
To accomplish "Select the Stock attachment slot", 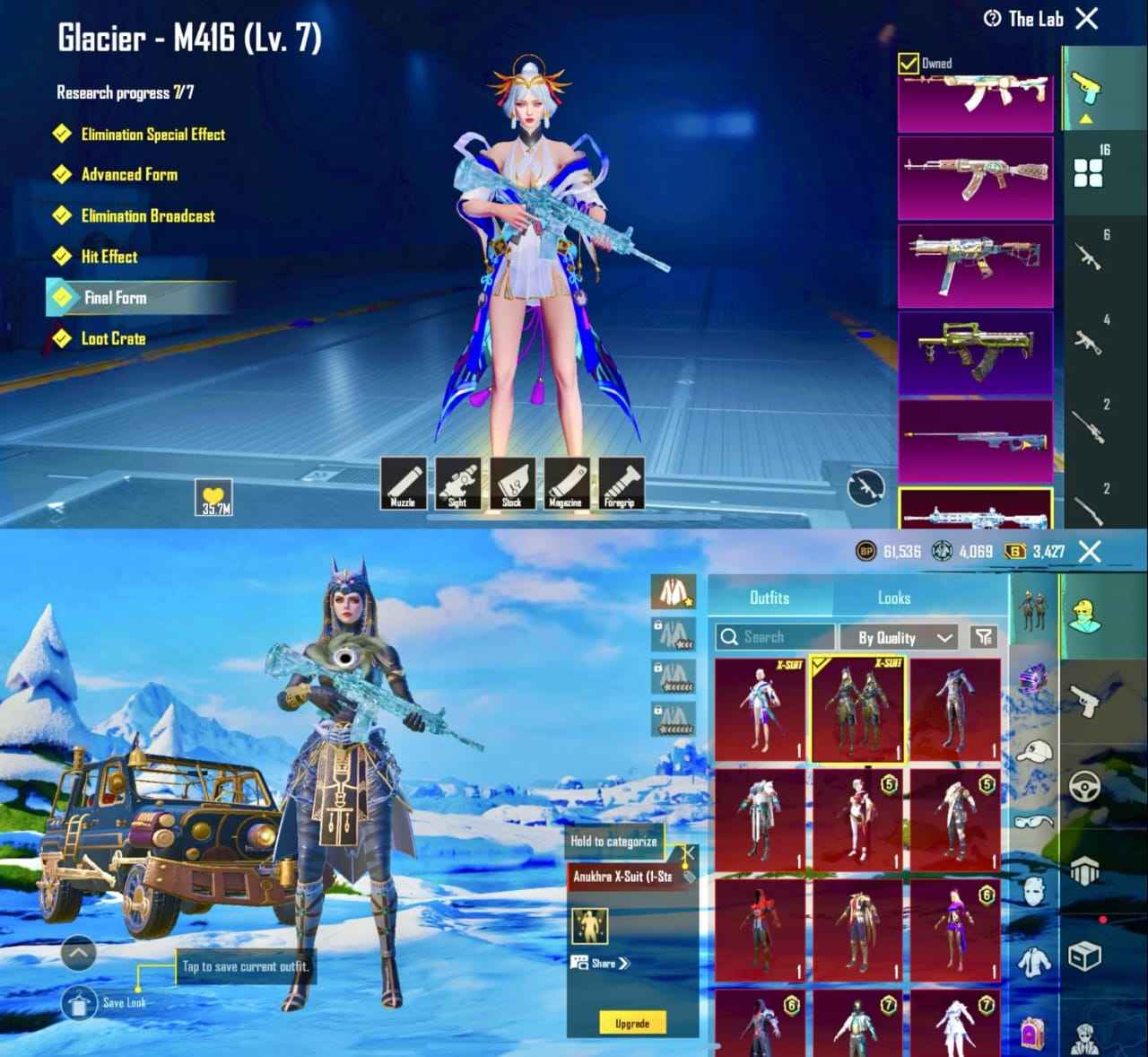I will (x=513, y=485).
